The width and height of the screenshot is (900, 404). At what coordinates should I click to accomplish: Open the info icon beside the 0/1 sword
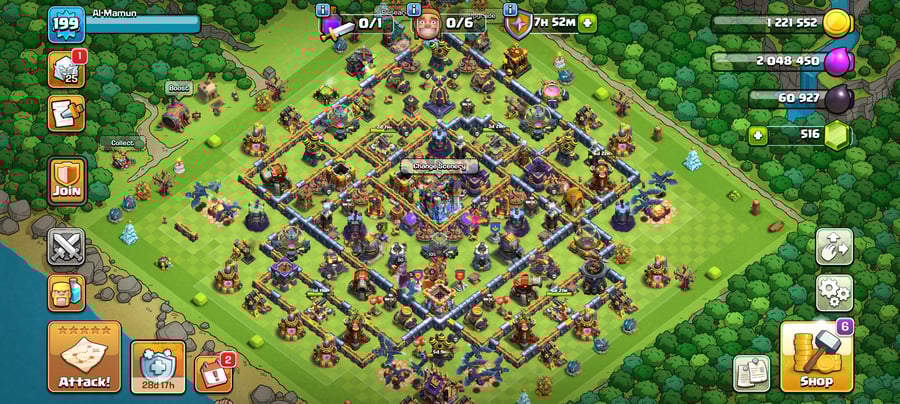point(323,10)
